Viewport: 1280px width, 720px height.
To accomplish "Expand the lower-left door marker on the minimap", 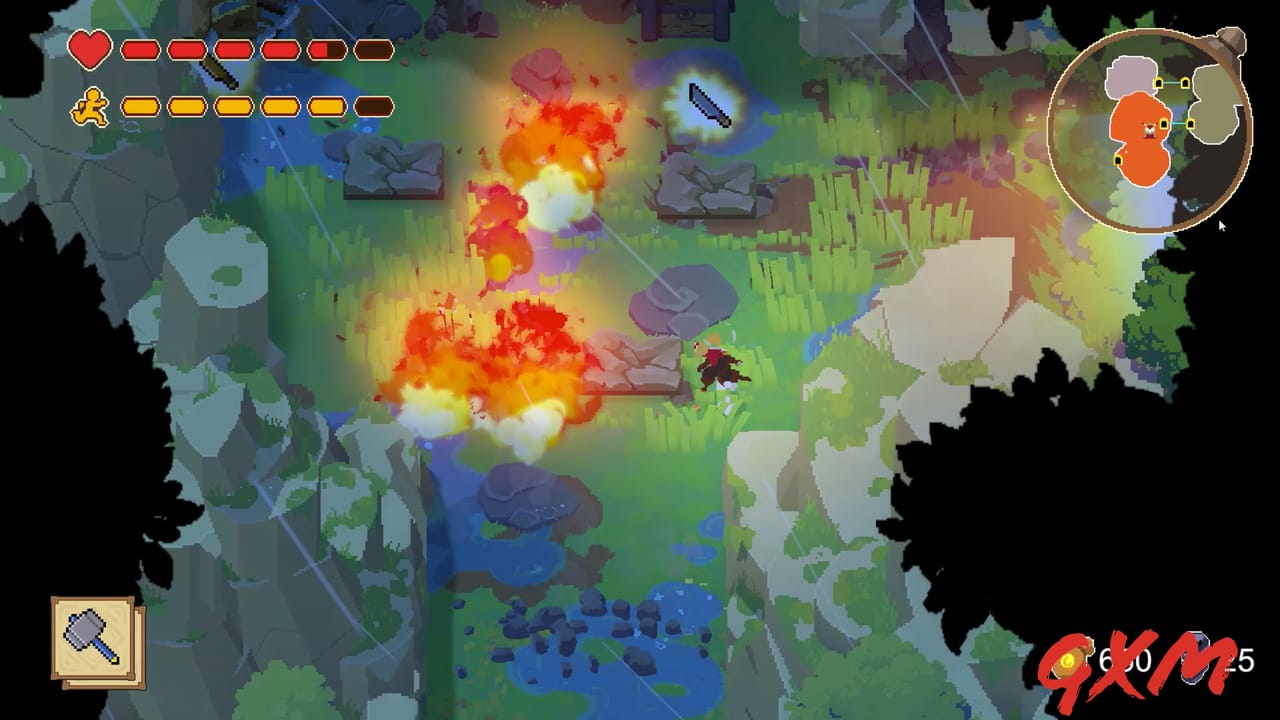I will [1118, 160].
